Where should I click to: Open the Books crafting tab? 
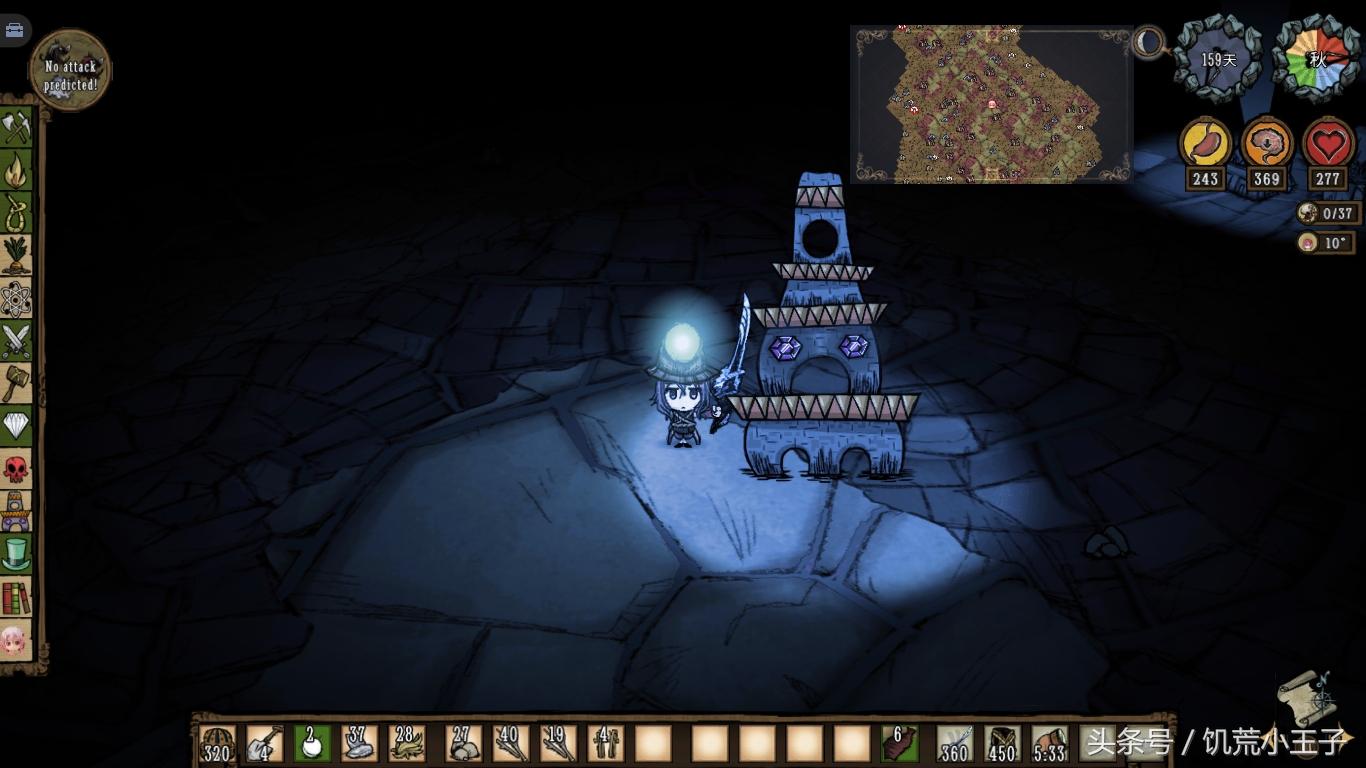pyautogui.click(x=16, y=597)
